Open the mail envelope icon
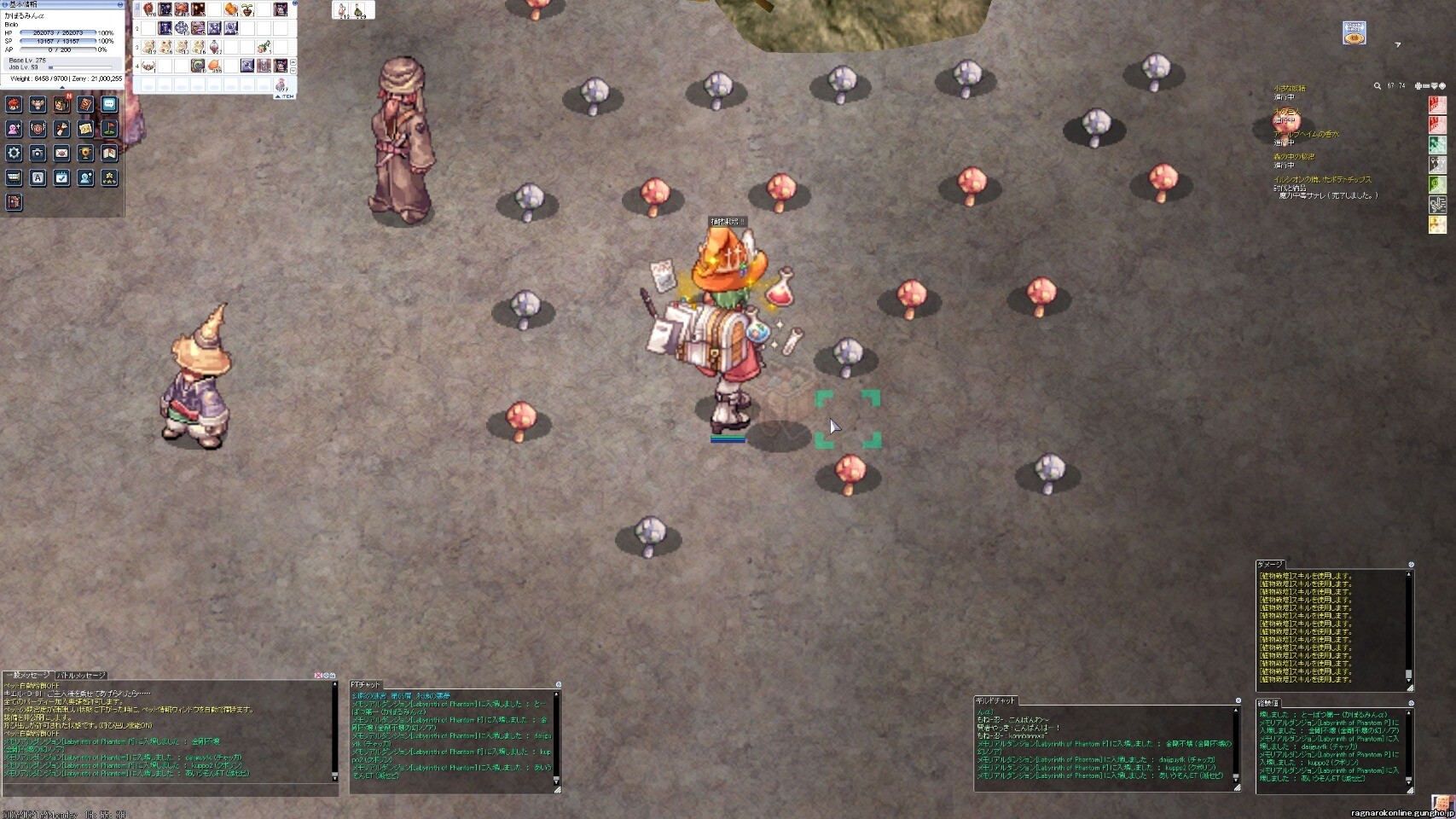The image size is (1456, 819). 61,154
